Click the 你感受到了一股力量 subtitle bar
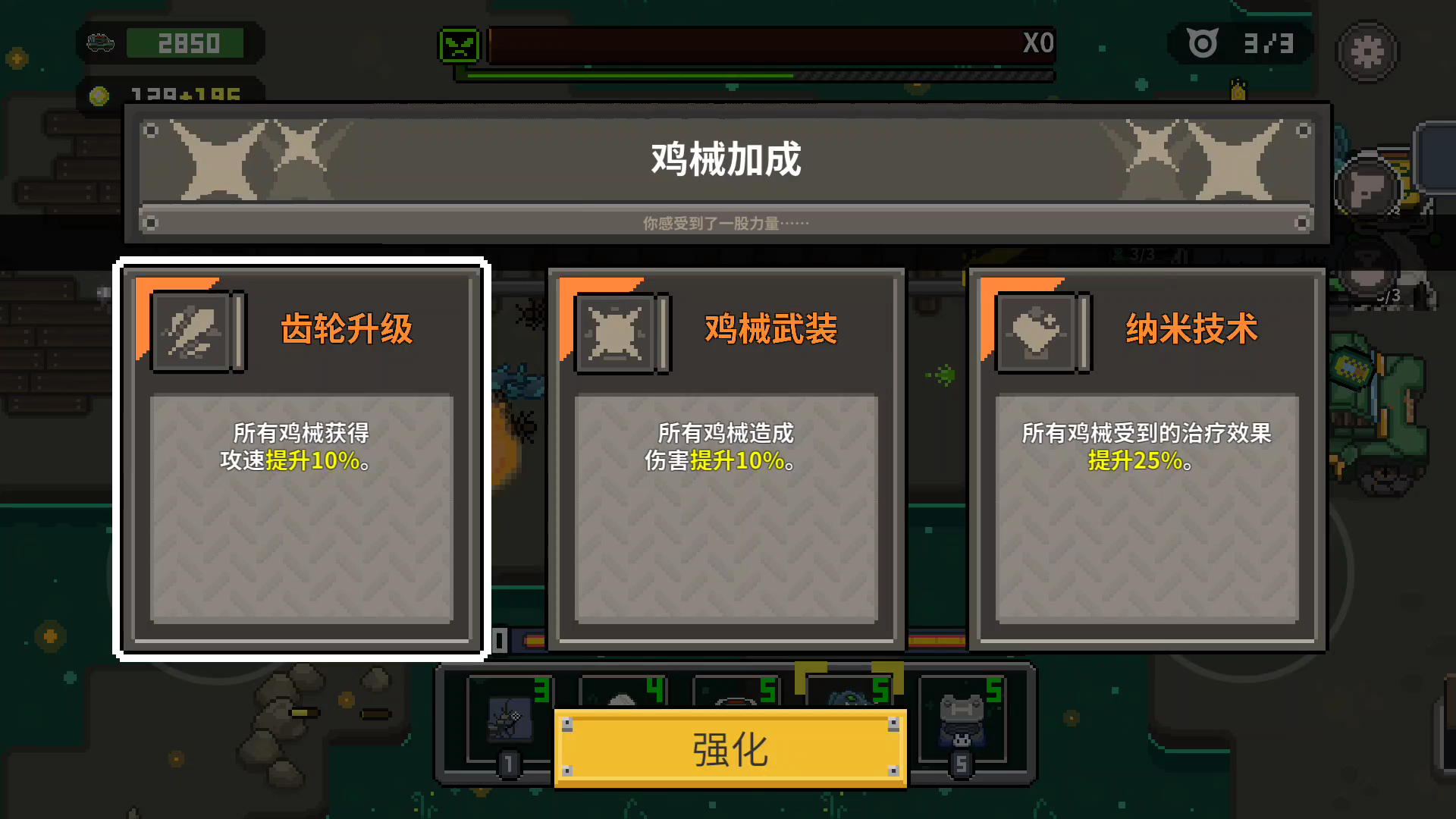The height and width of the screenshot is (819, 1456). (726, 222)
